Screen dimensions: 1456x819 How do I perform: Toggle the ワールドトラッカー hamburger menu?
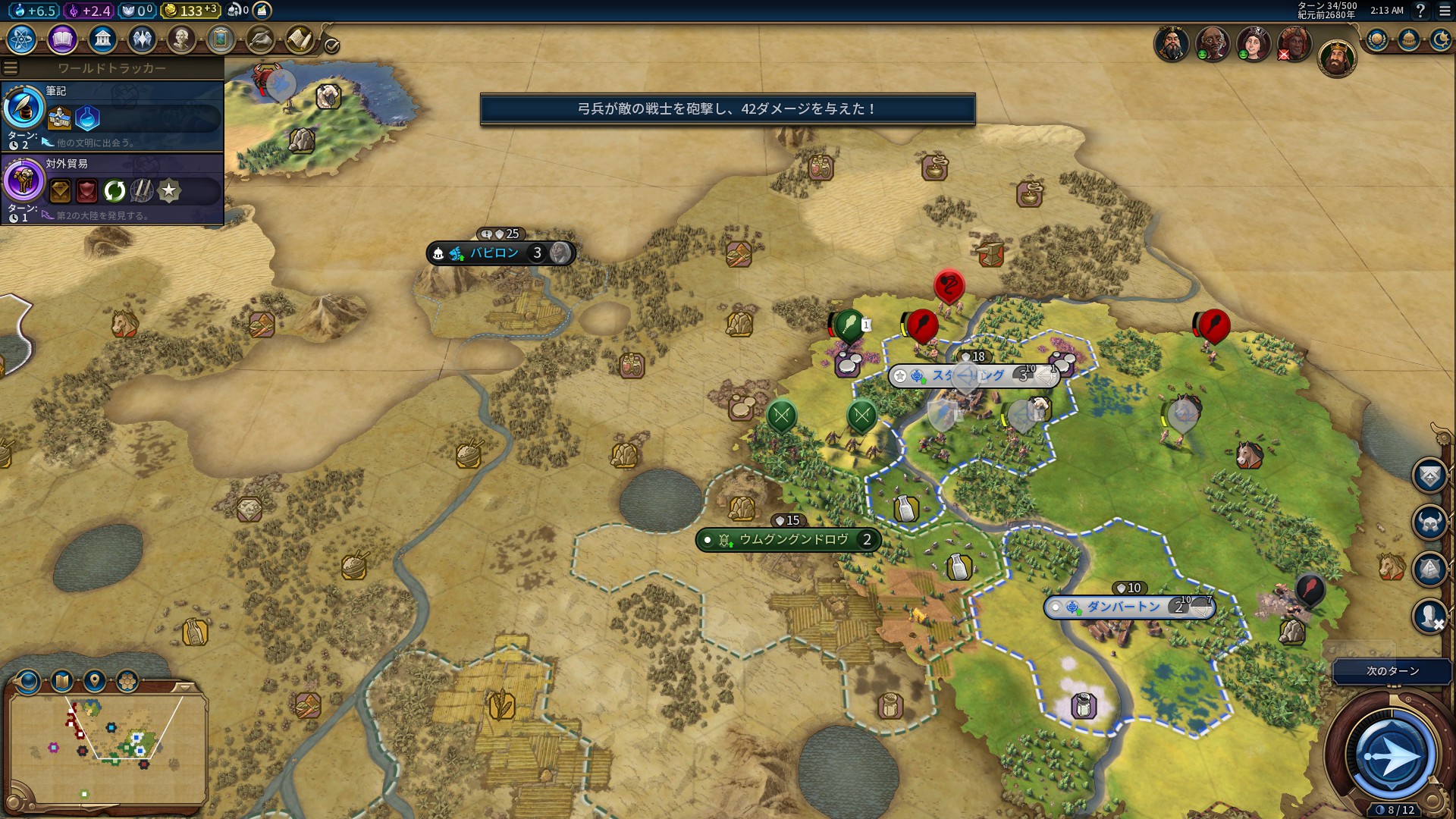(x=11, y=68)
